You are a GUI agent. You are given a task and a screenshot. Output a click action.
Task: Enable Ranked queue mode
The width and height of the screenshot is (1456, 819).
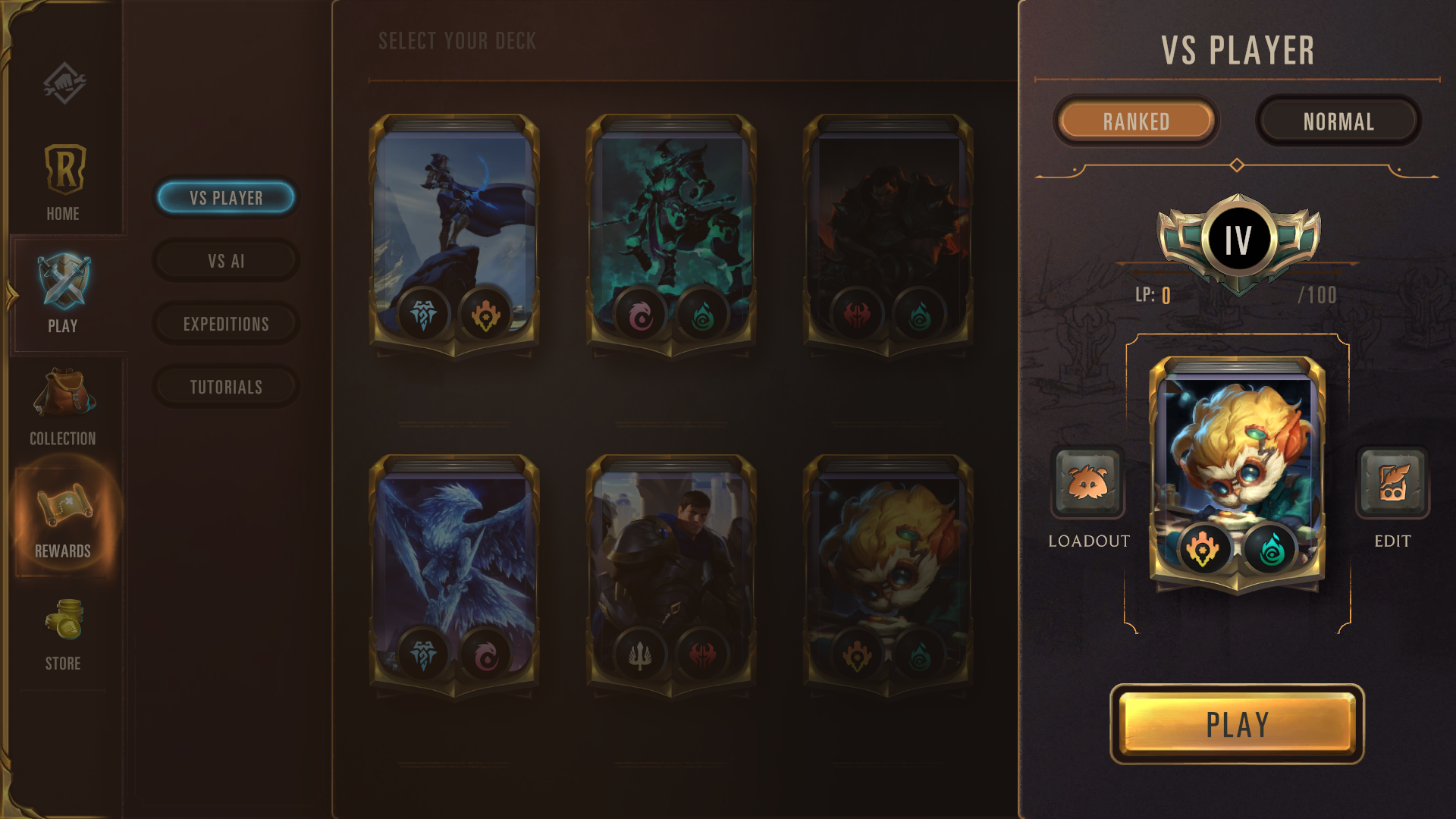1135,121
